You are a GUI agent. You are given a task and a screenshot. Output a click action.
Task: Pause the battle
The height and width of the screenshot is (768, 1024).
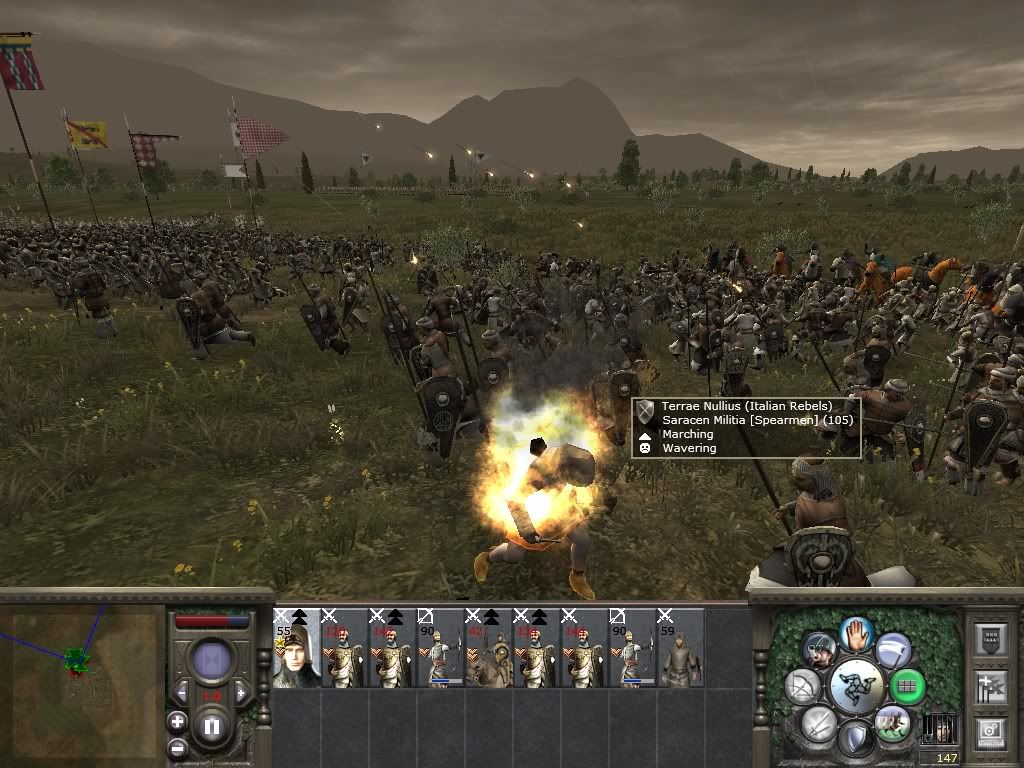tap(211, 727)
